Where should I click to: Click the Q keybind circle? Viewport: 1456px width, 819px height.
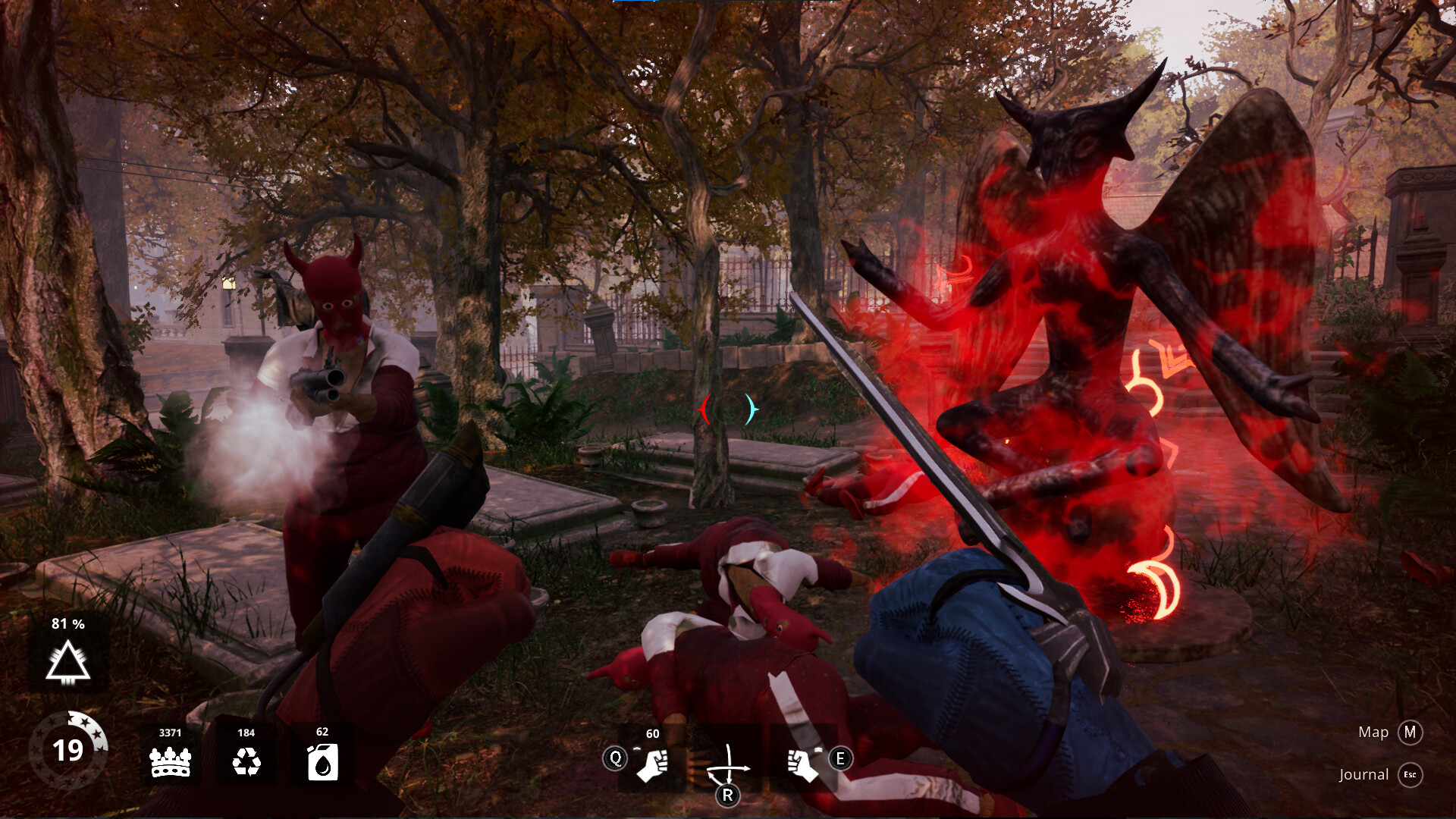615,758
